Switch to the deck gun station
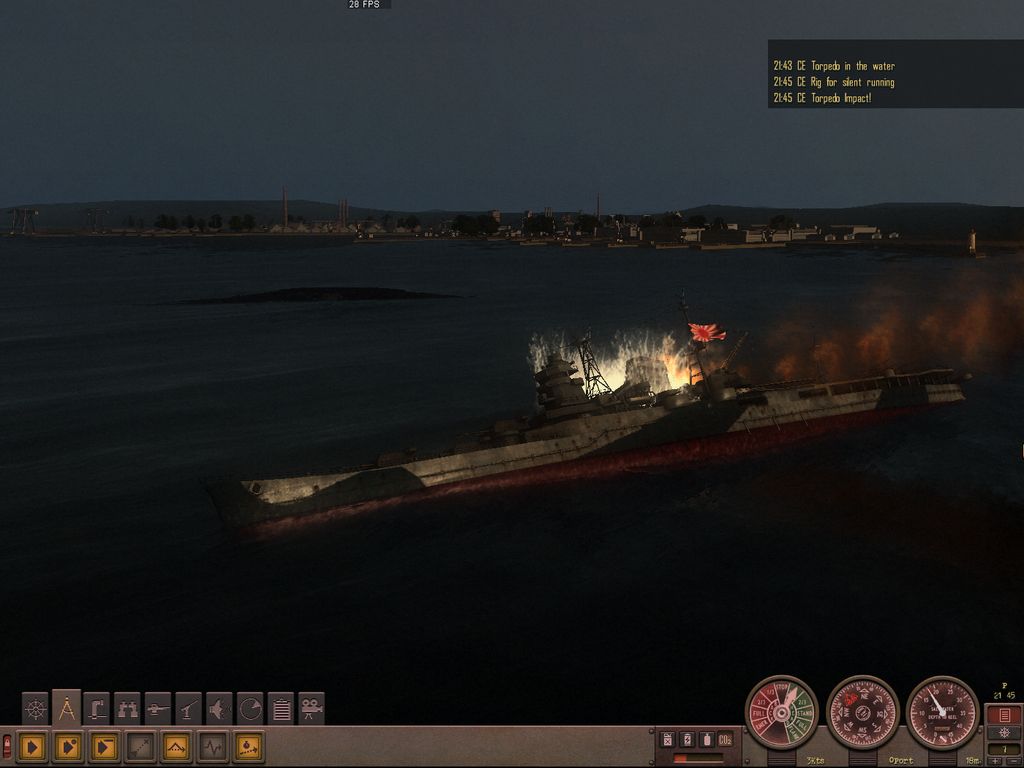Screen dimensions: 1024x768 (158, 709)
